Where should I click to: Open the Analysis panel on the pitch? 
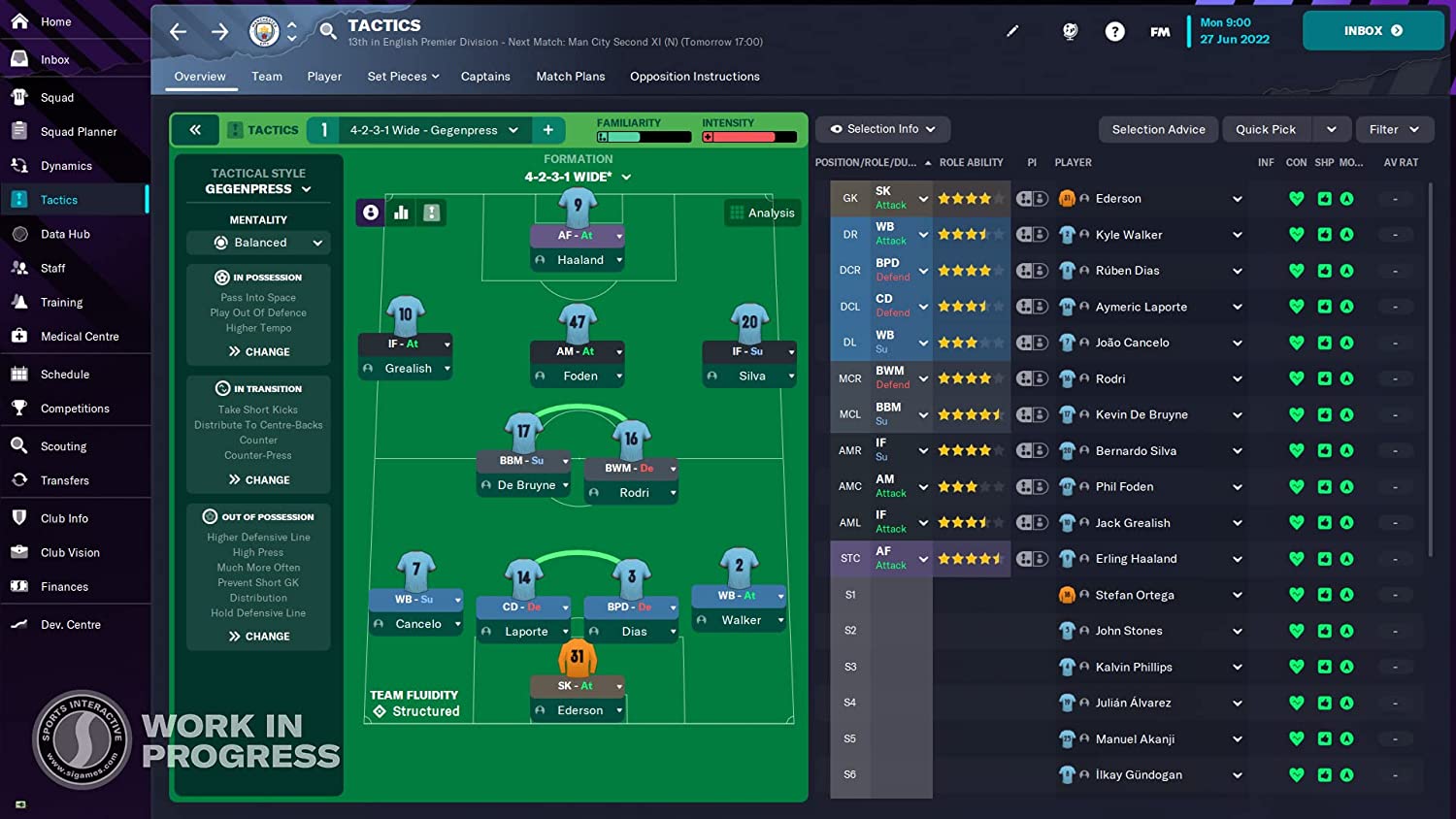(x=762, y=213)
